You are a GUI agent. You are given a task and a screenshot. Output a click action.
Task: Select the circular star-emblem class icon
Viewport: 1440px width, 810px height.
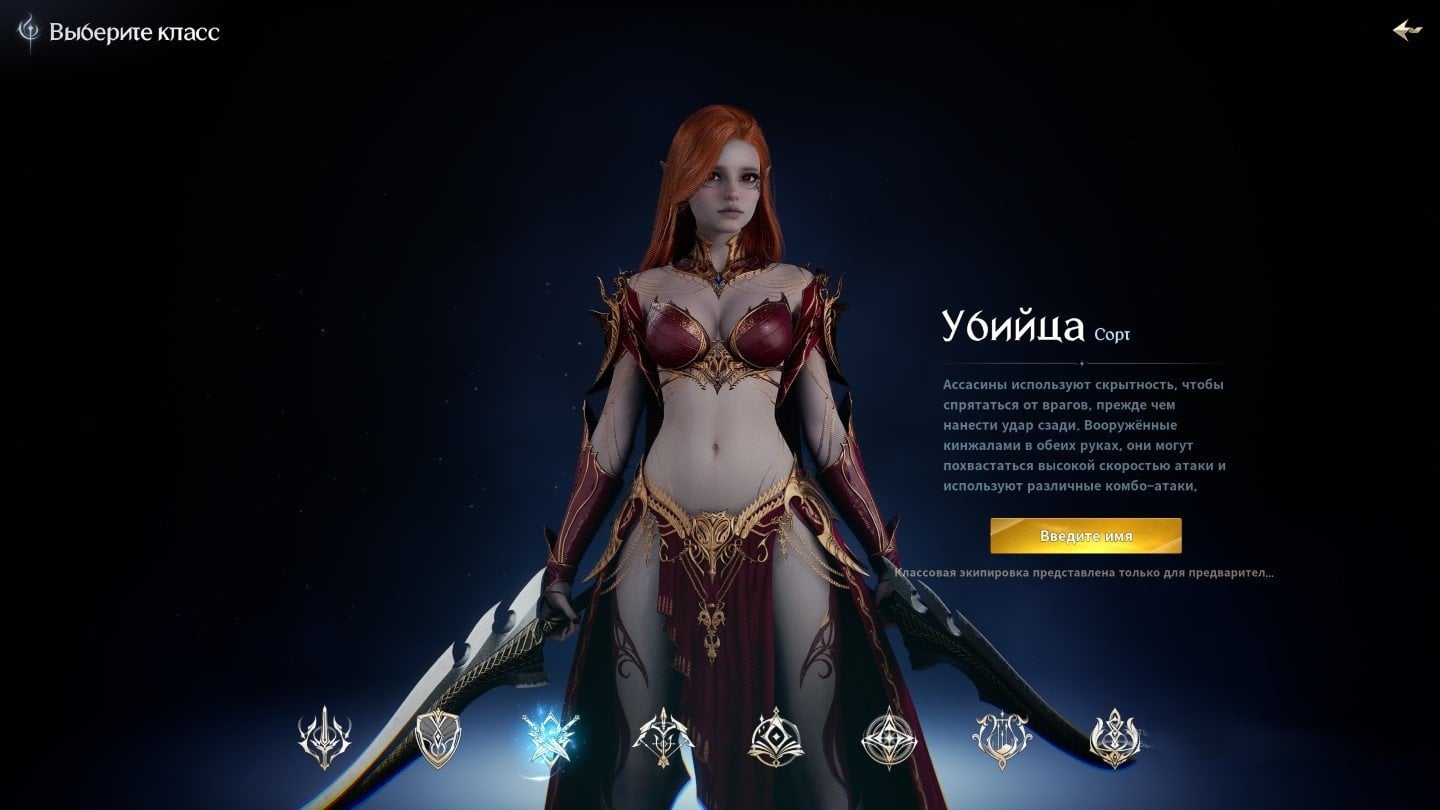(x=888, y=739)
